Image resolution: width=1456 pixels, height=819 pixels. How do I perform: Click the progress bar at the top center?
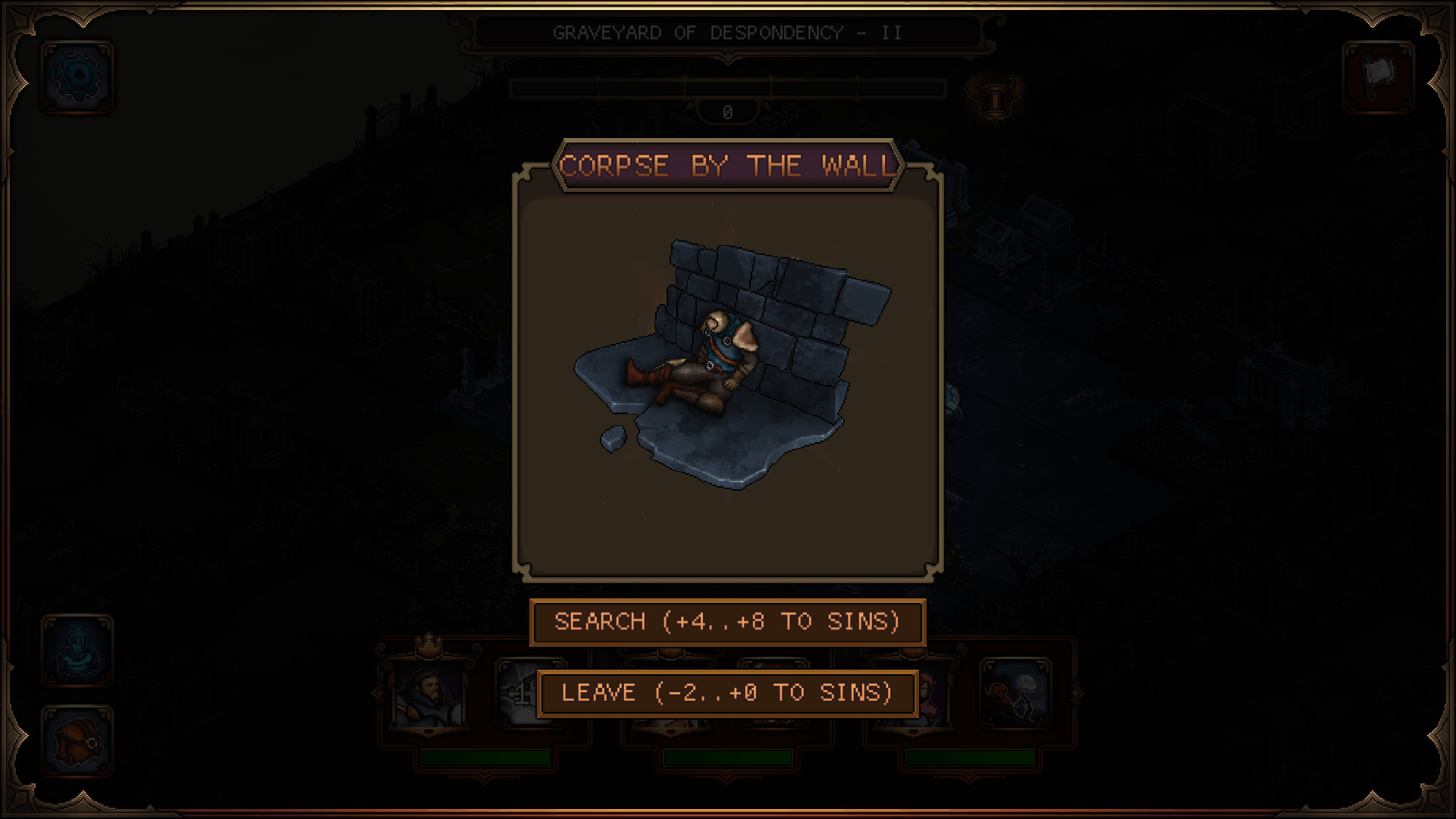point(726,89)
